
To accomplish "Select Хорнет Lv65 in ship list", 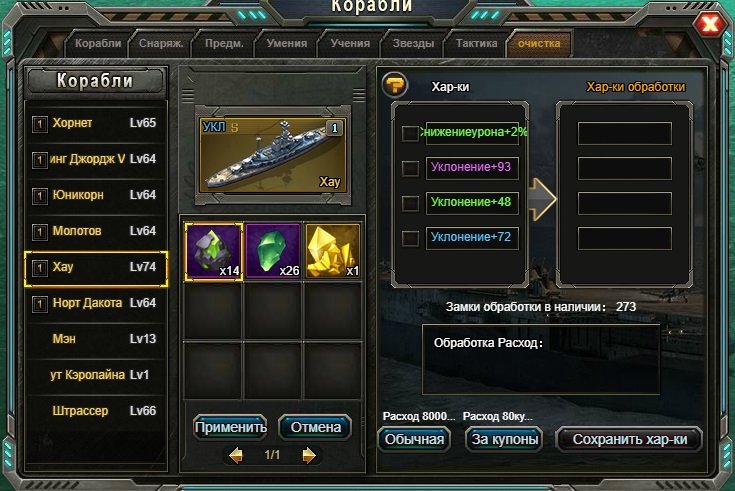I will (x=96, y=123).
